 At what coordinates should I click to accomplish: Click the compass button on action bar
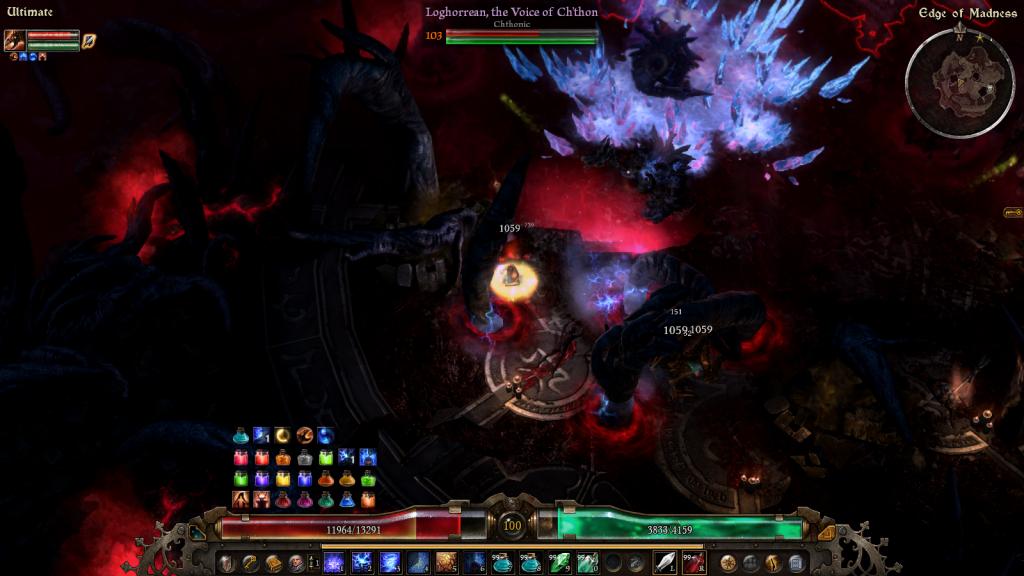(727, 563)
